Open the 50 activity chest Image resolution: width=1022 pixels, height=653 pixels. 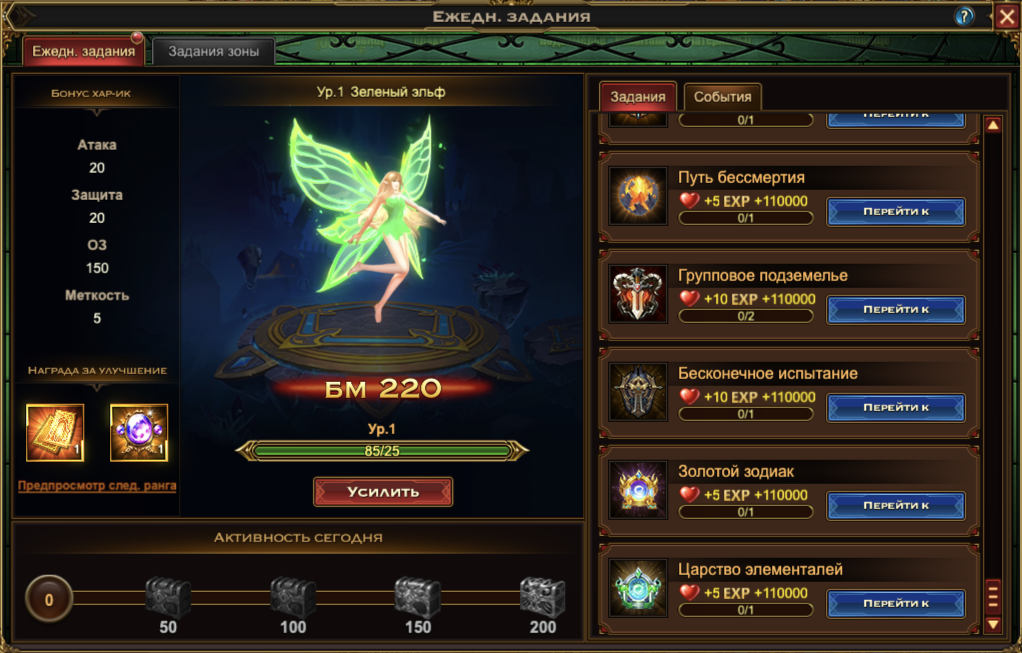click(x=168, y=597)
